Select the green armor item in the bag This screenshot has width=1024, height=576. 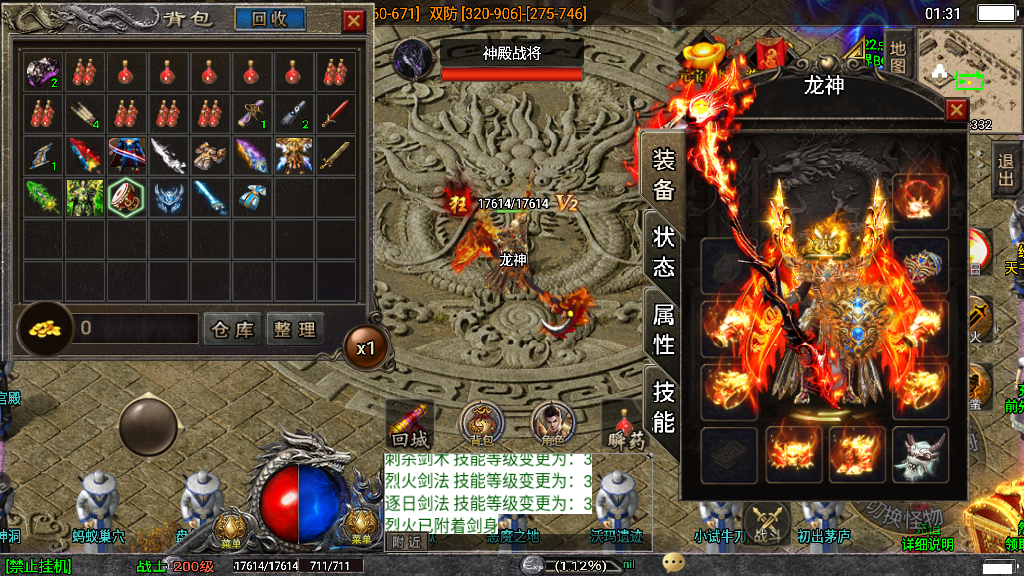pos(84,198)
